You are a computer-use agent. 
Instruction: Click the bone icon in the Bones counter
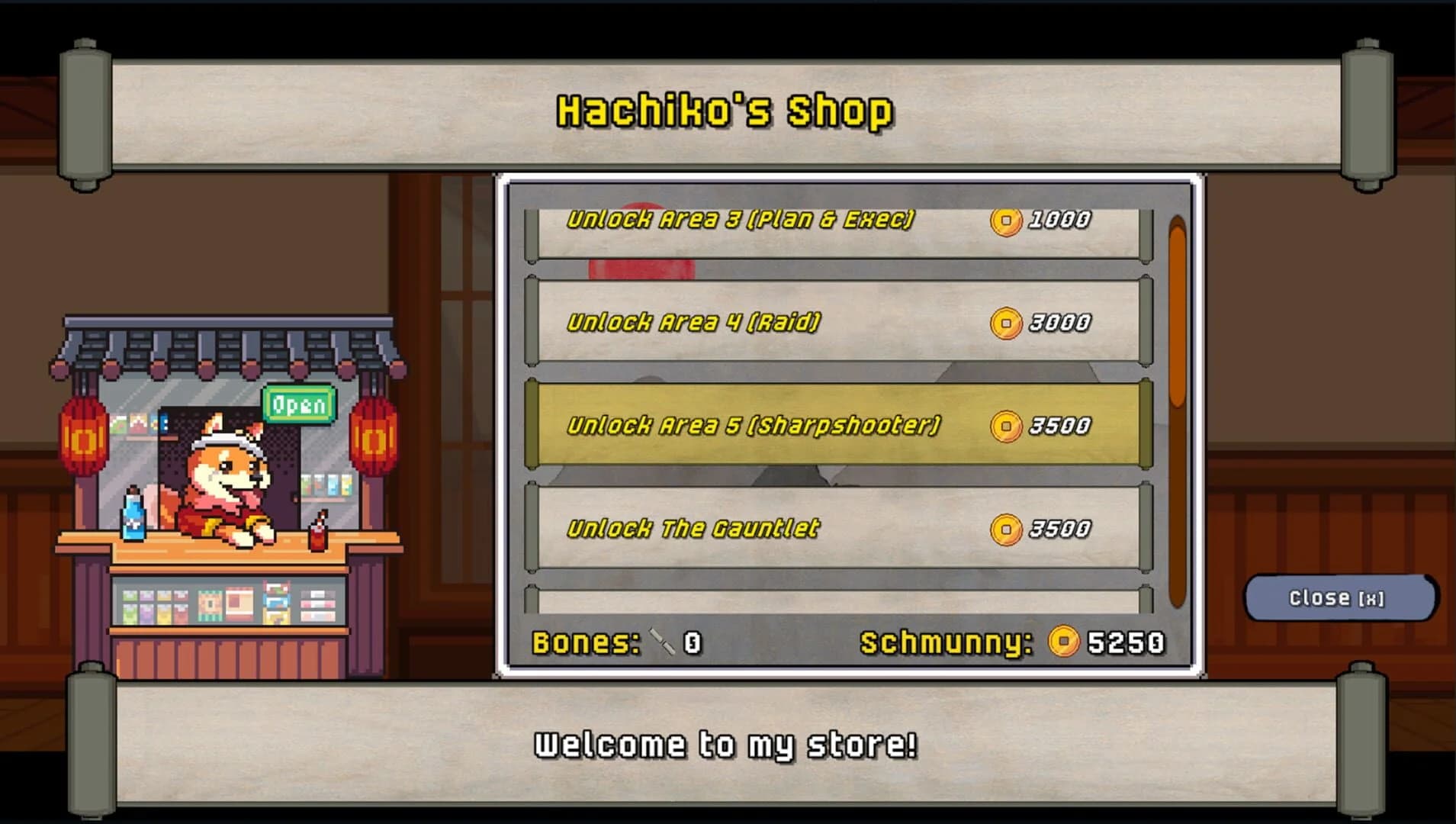point(661,643)
